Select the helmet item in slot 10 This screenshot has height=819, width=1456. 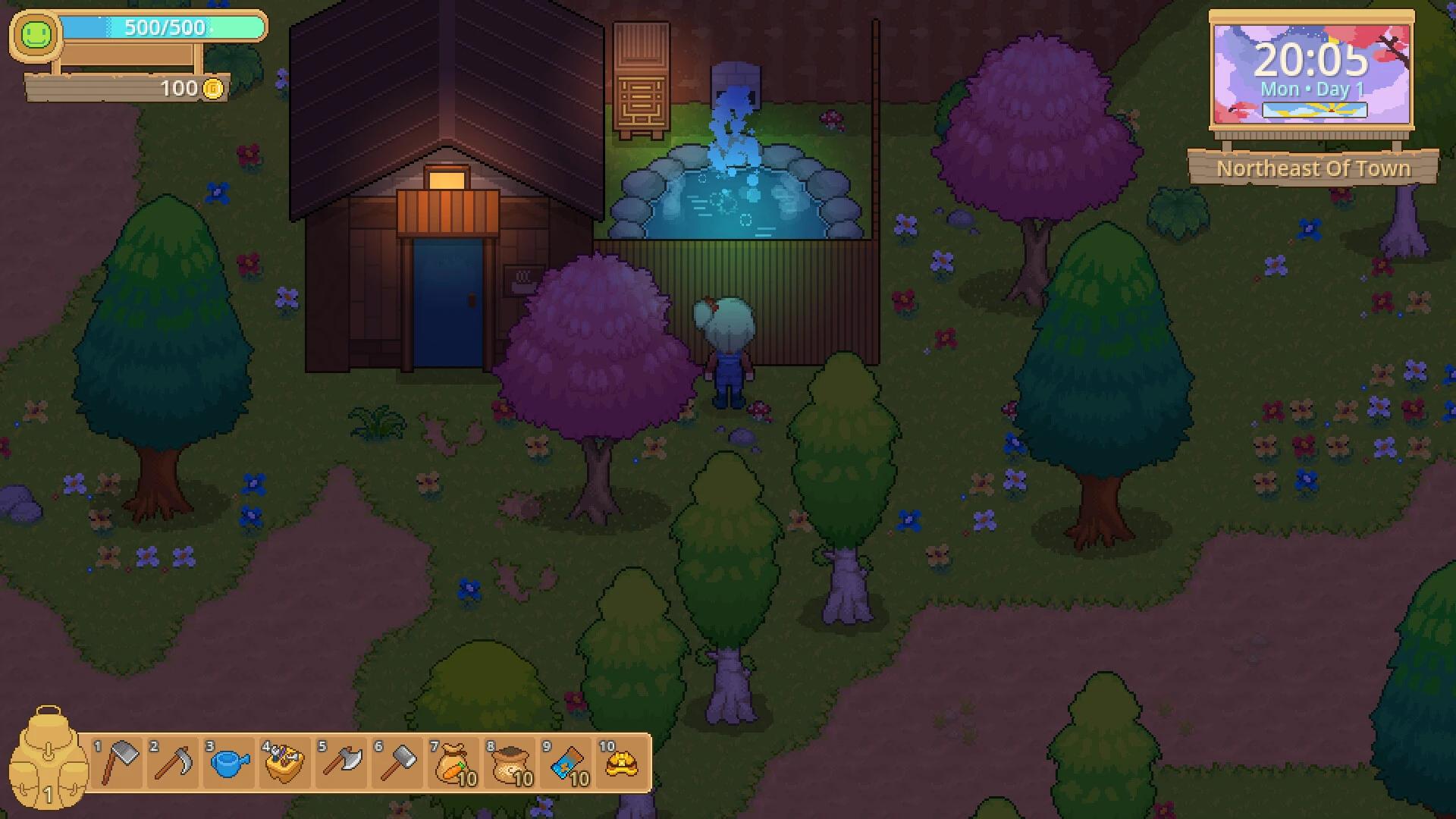coord(623,763)
